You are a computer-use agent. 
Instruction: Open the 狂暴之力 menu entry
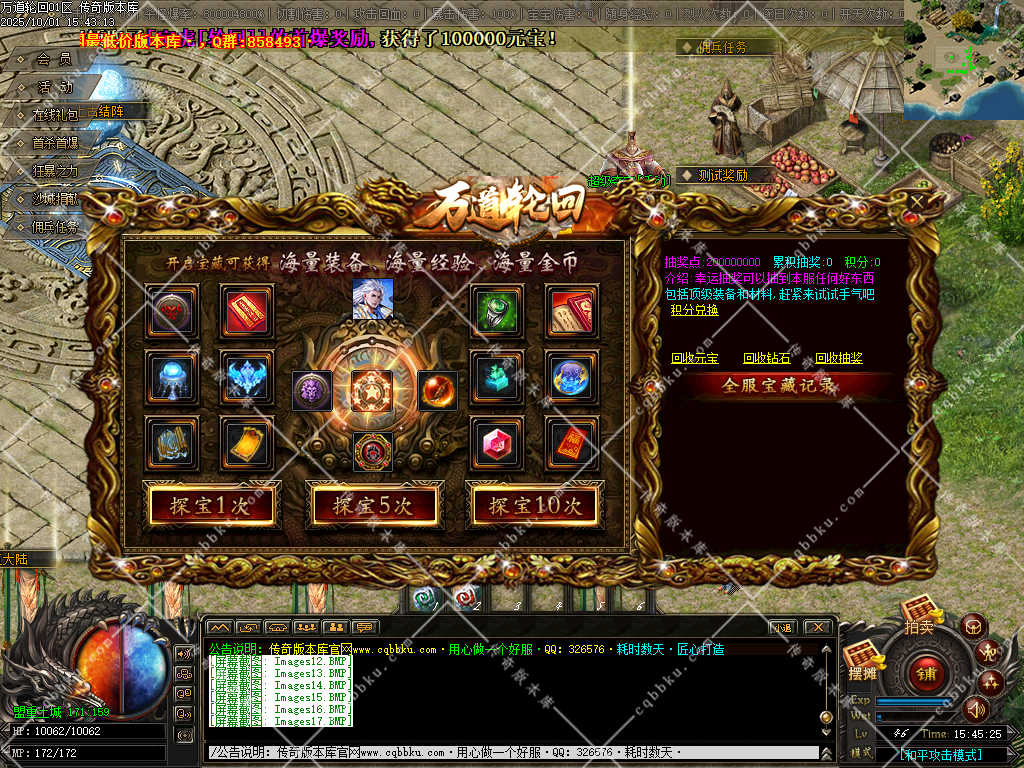(x=54, y=171)
